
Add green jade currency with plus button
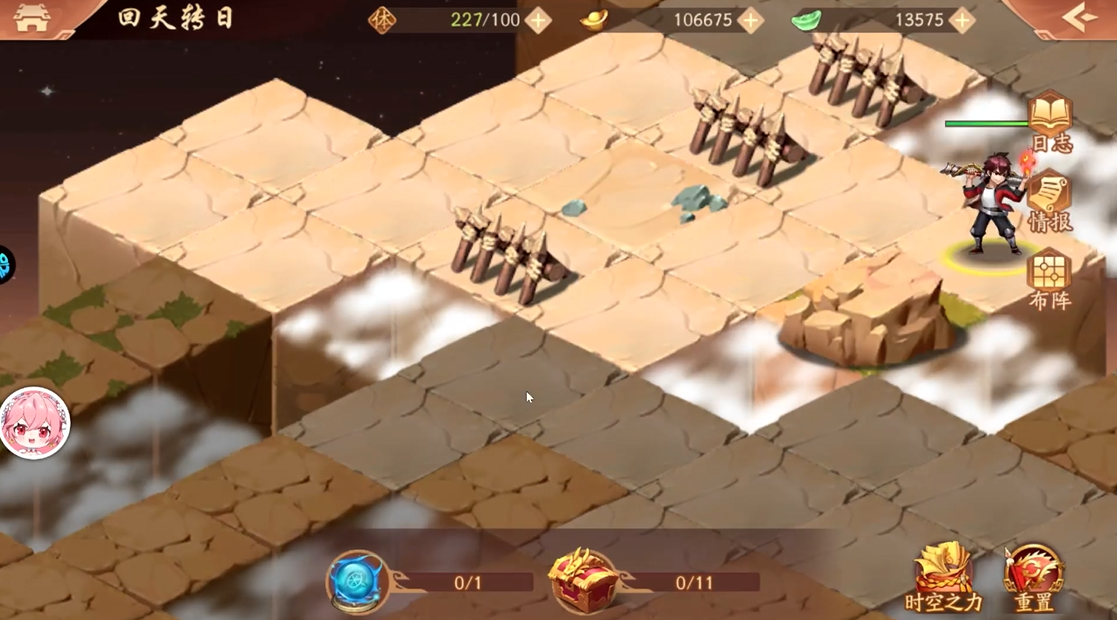pyautogui.click(x=961, y=20)
